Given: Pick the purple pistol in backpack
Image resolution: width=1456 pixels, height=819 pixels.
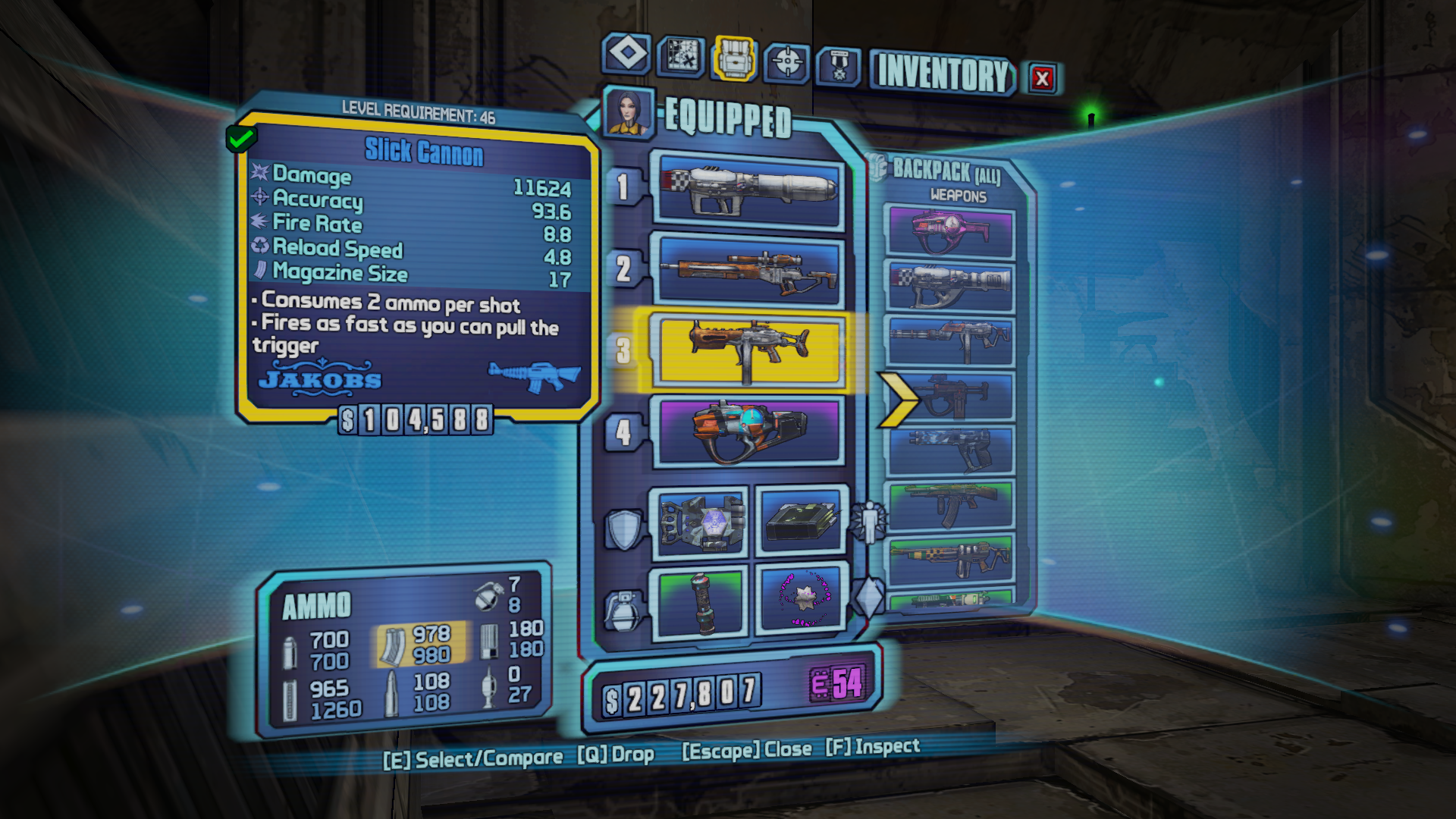Looking at the screenshot, I should pyautogui.click(x=950, y=231).
